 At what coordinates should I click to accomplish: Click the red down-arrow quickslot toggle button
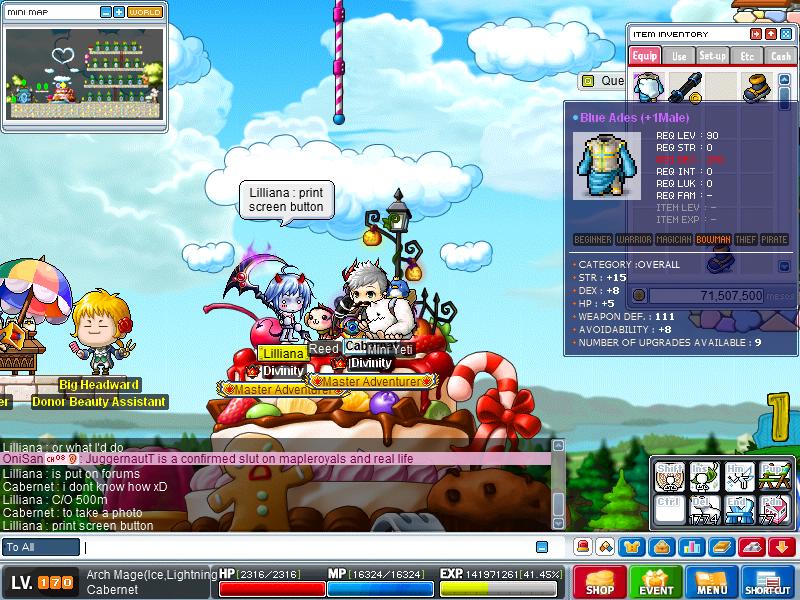click(x=782, y=546)
